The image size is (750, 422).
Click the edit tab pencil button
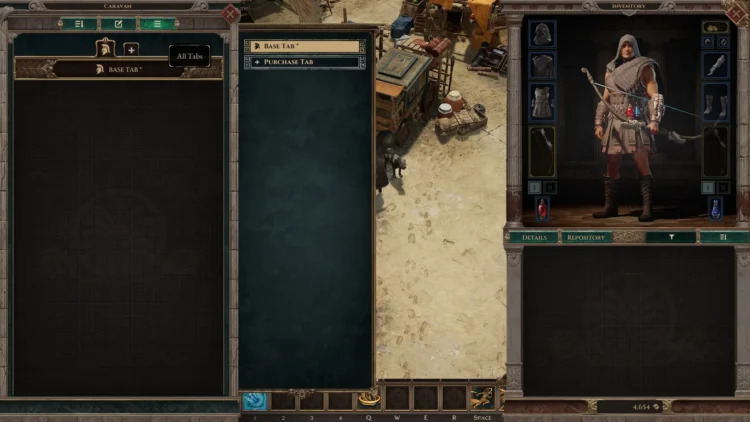coord(118,24)
